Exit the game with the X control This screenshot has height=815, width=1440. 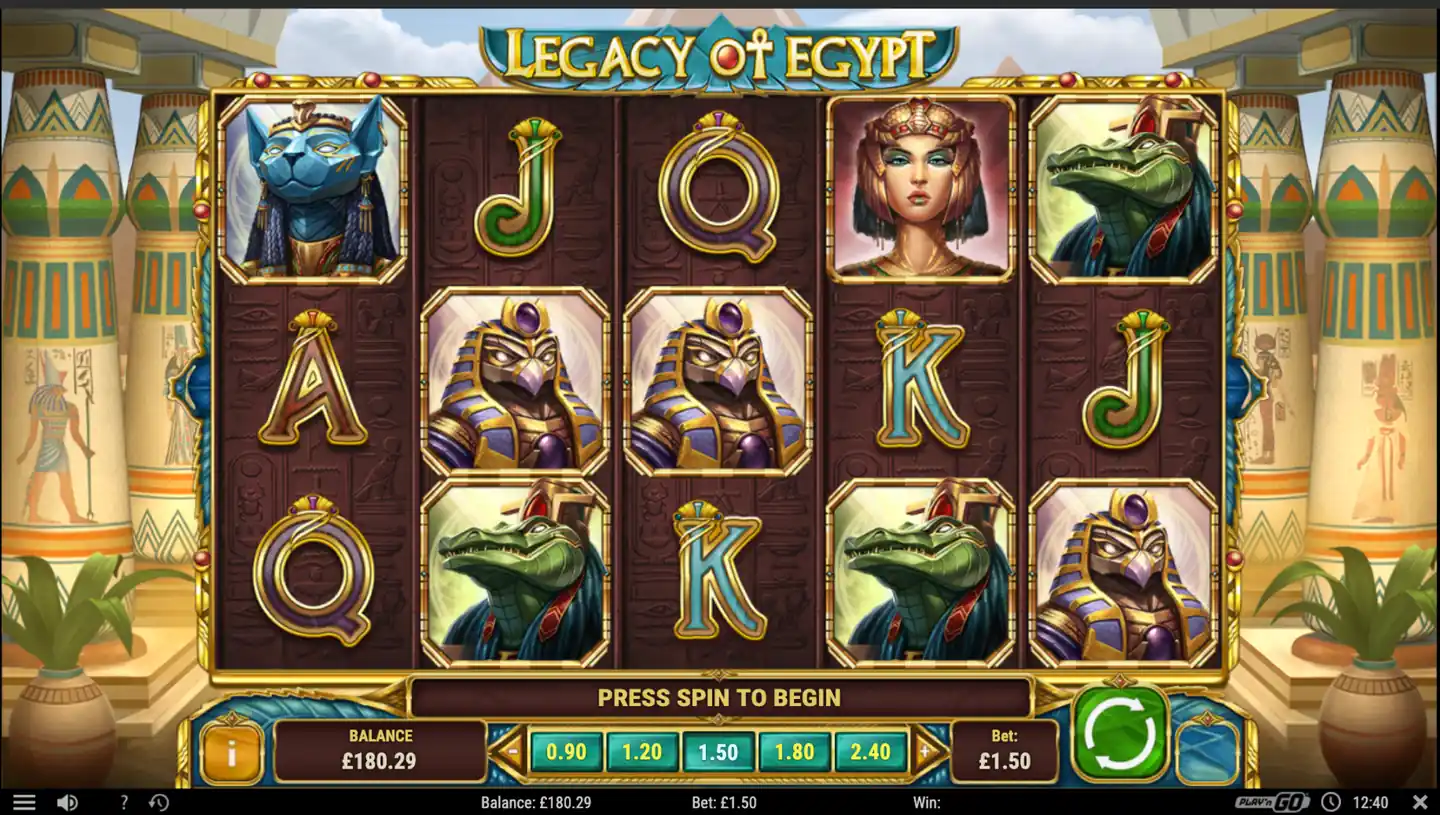(x=1421, y=802)
